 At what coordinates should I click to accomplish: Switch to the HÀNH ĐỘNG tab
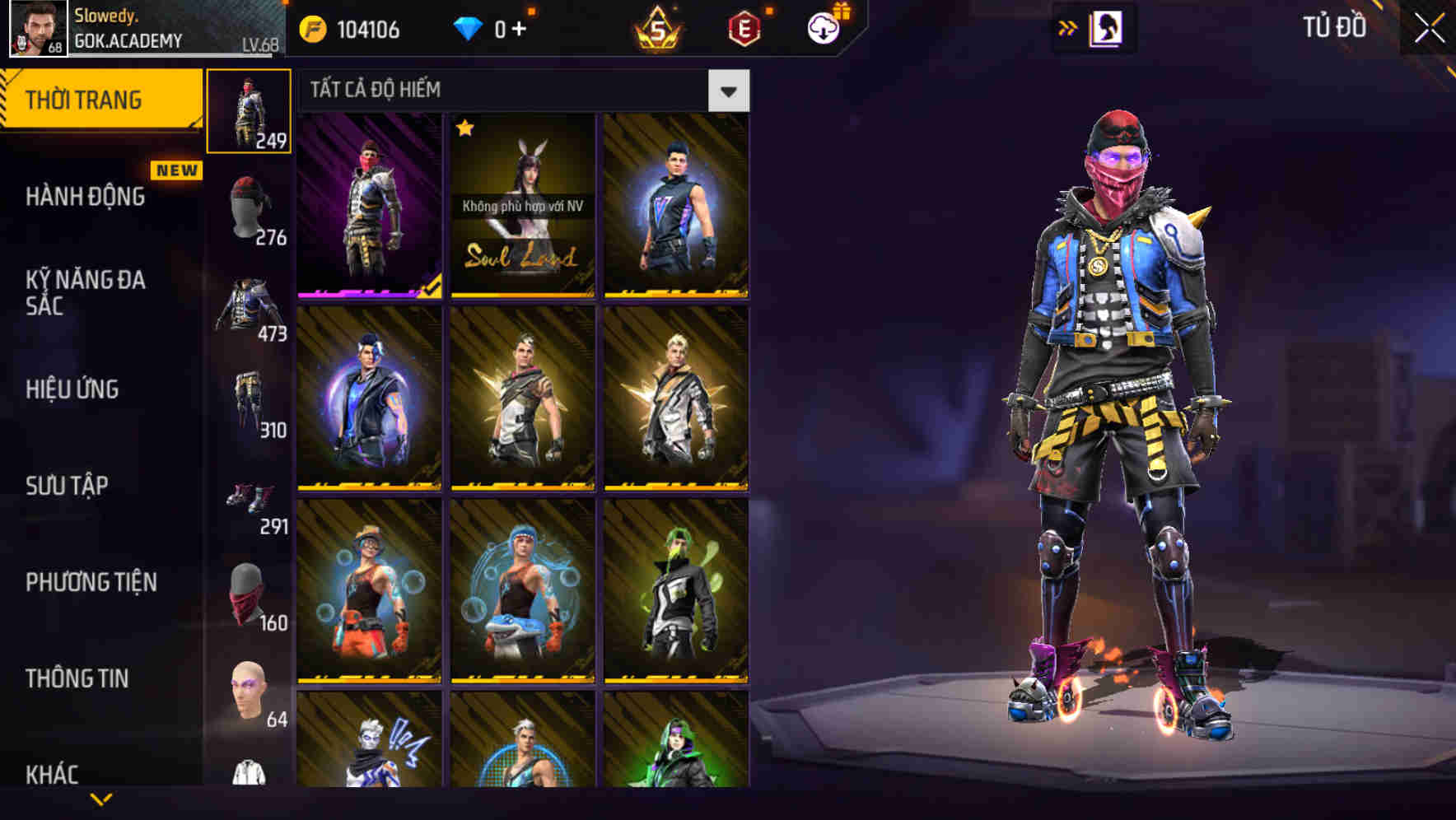[x=85, y=198]
